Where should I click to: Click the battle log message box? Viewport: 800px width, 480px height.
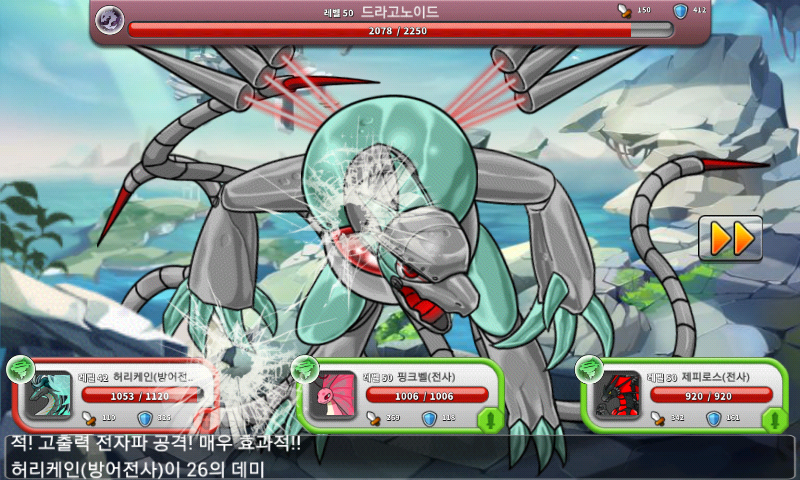400,457
